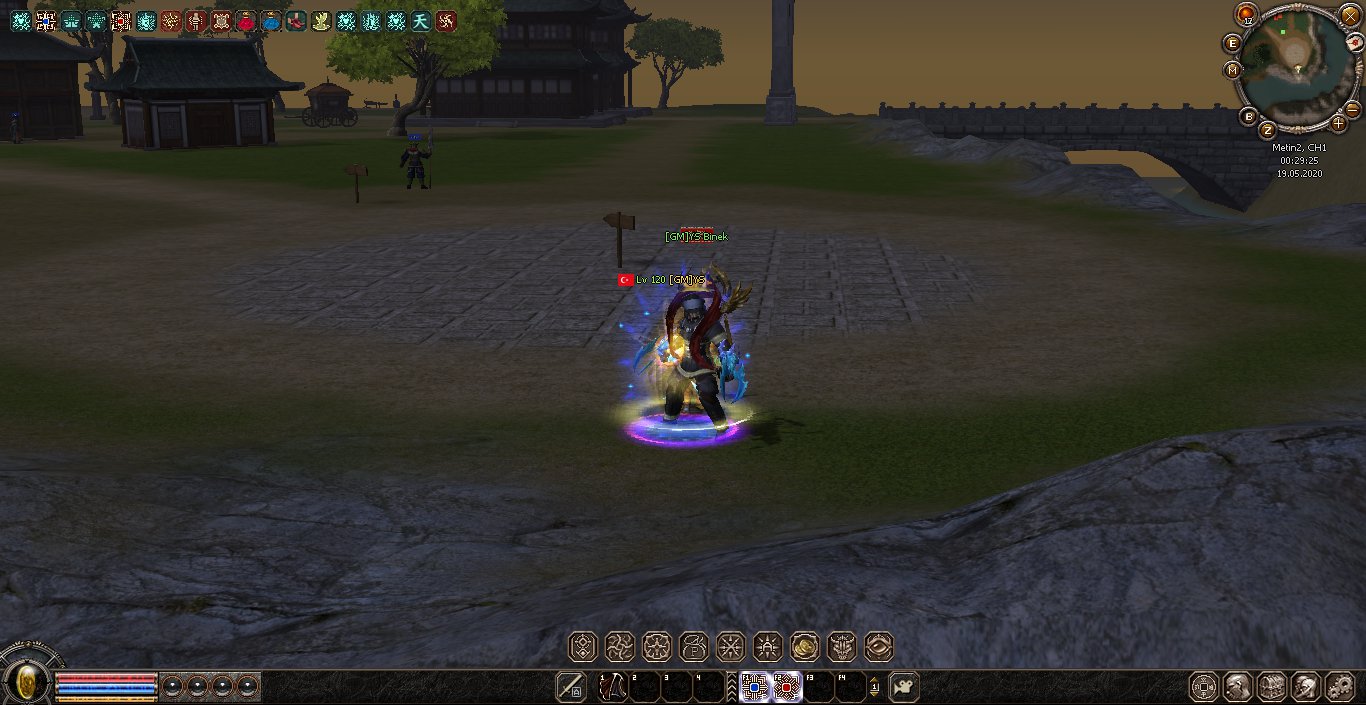Click the coin item shop button
This screenshot has width=1366, height=705.
pyautogui.click(x=1204, y=687)
